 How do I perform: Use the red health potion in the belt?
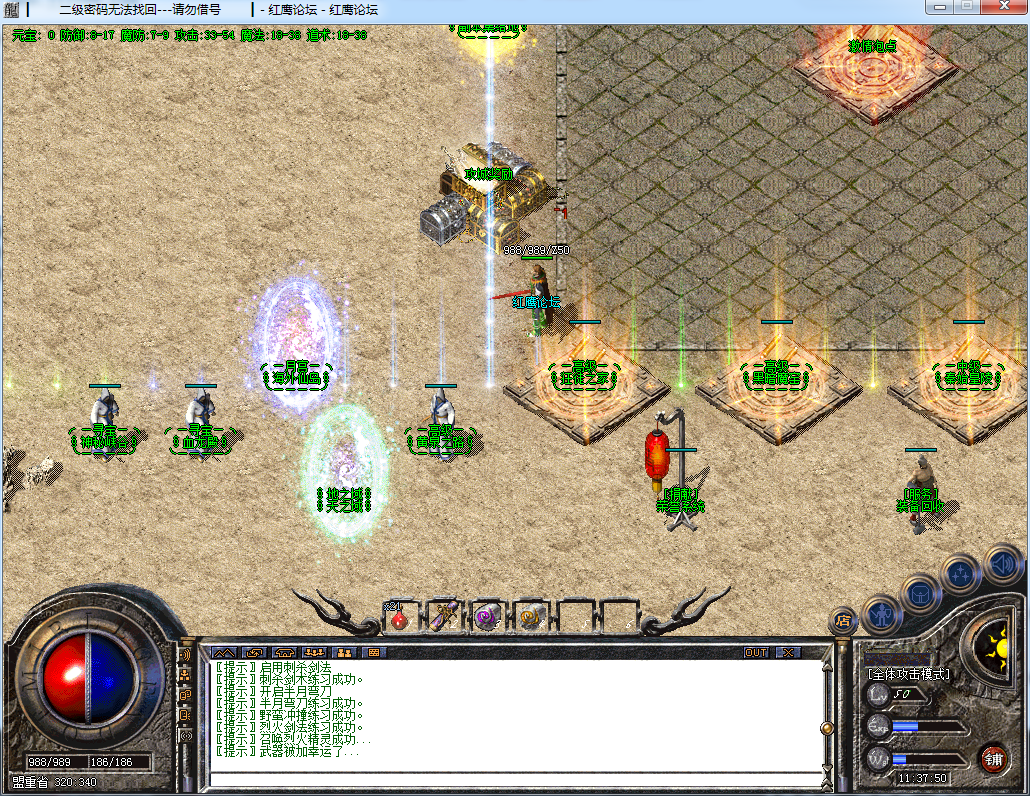coord(399,618)
